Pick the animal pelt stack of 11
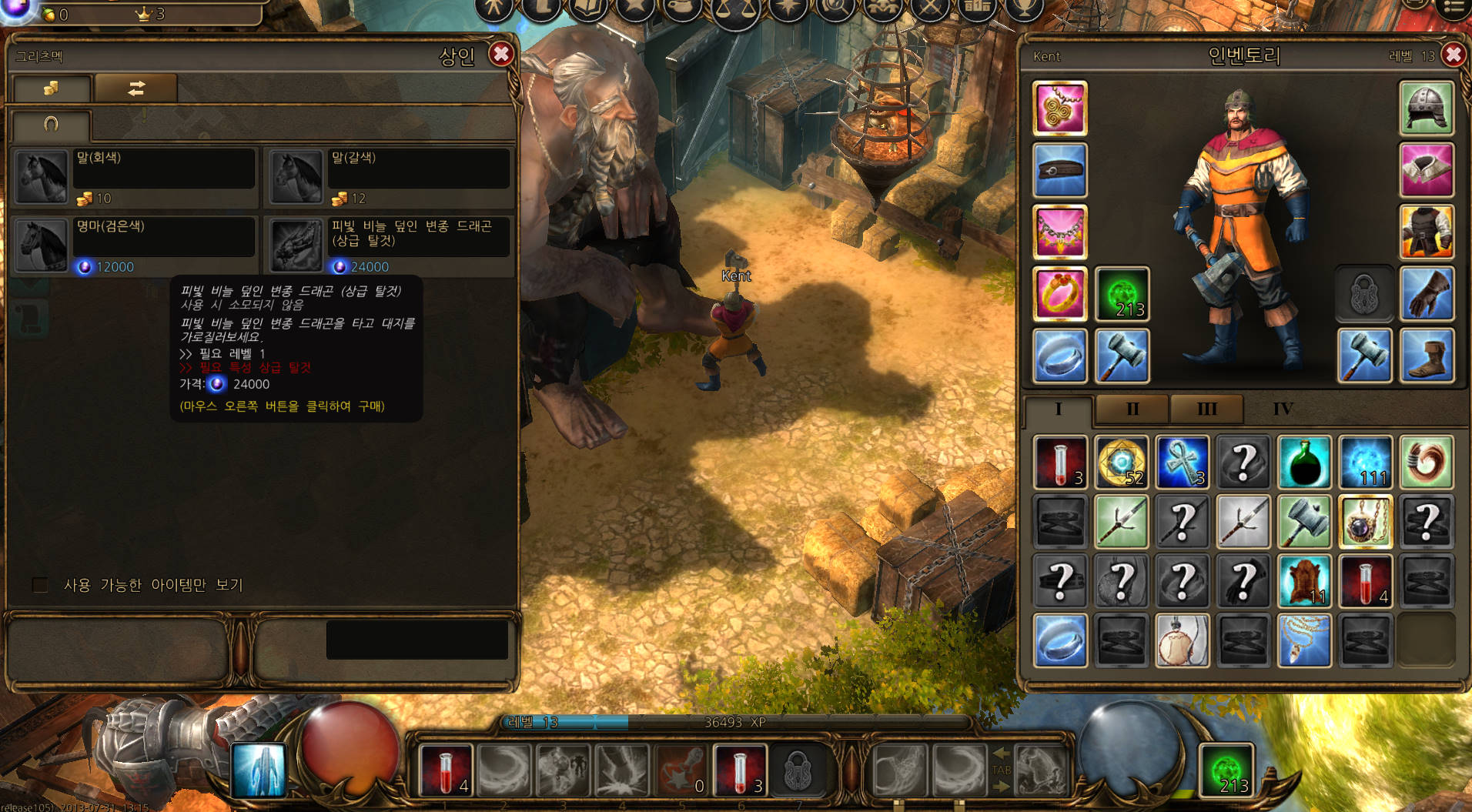Viewport: 1472px width, 812px height. 1304,581
